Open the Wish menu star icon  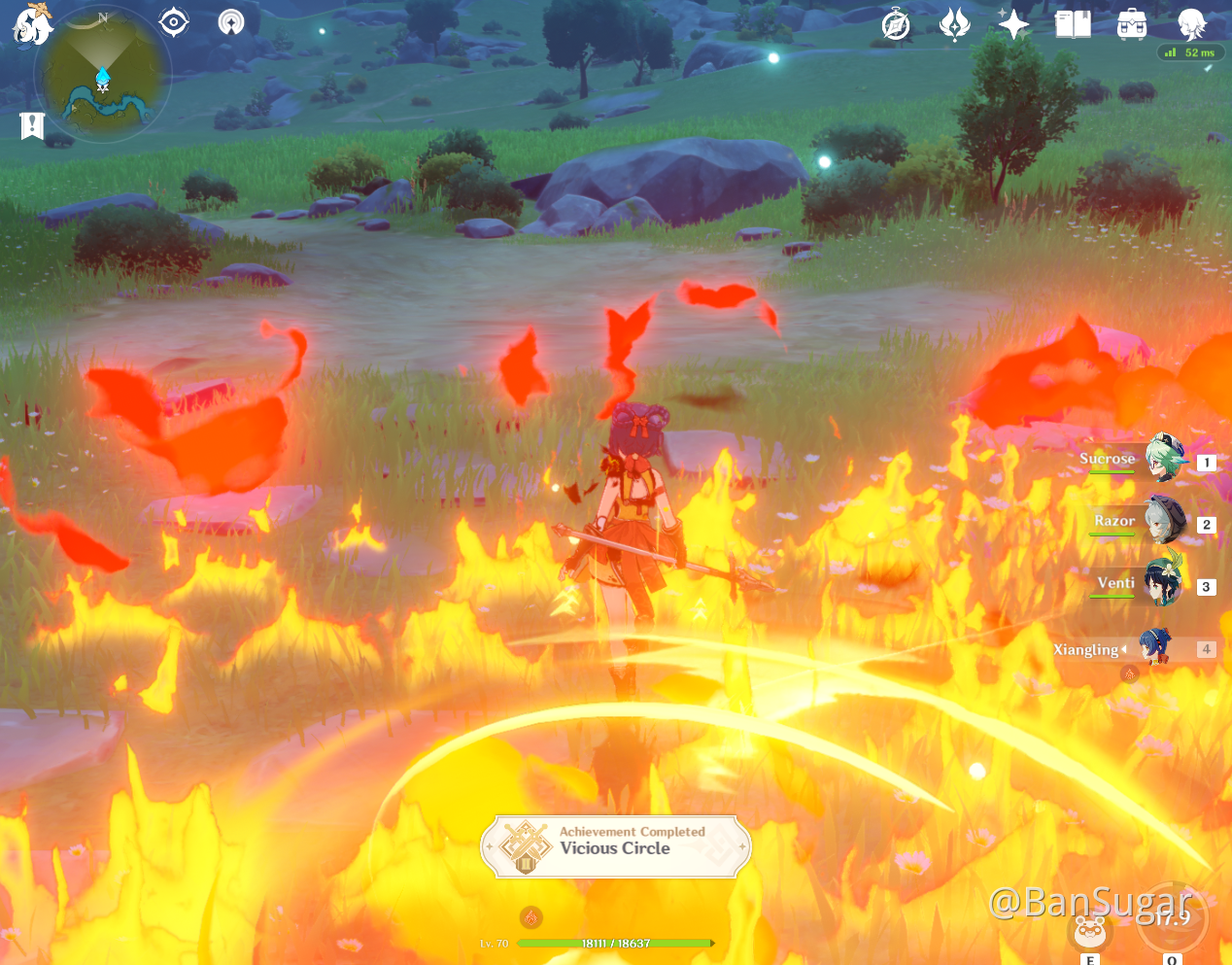coord(1013,24)
